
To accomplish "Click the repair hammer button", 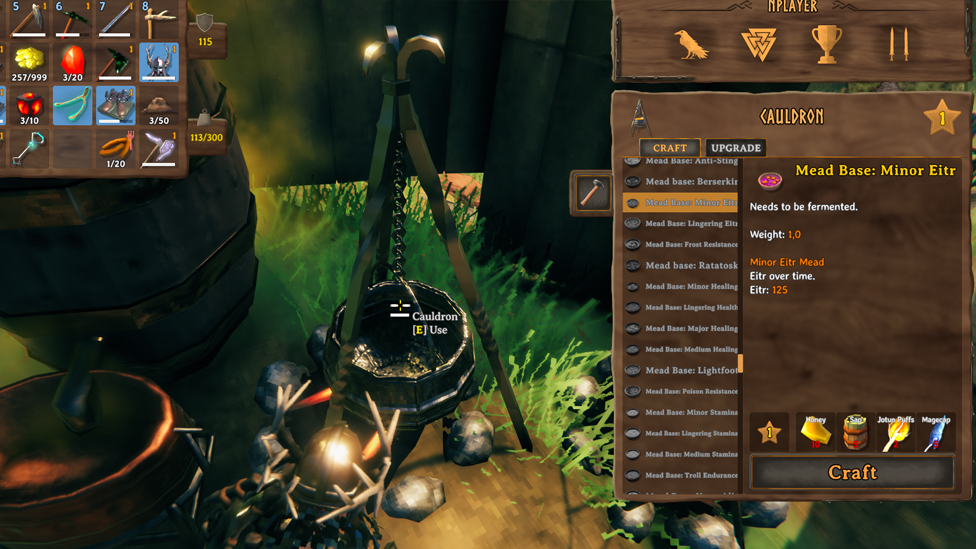I will point(593,192).
